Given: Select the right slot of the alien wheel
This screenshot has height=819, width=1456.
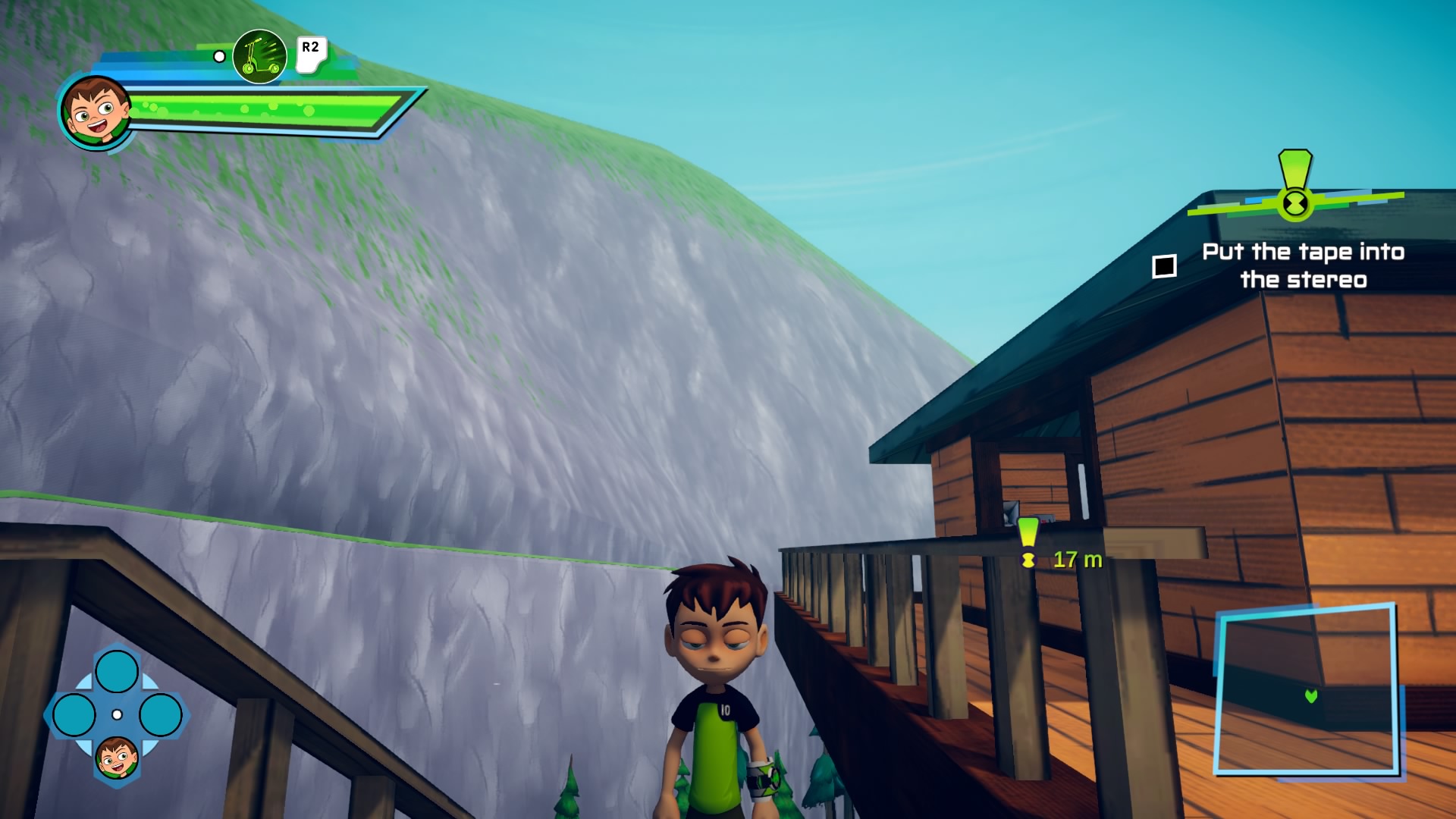Looking at the screenshot, I should click(x=160, y=714).
